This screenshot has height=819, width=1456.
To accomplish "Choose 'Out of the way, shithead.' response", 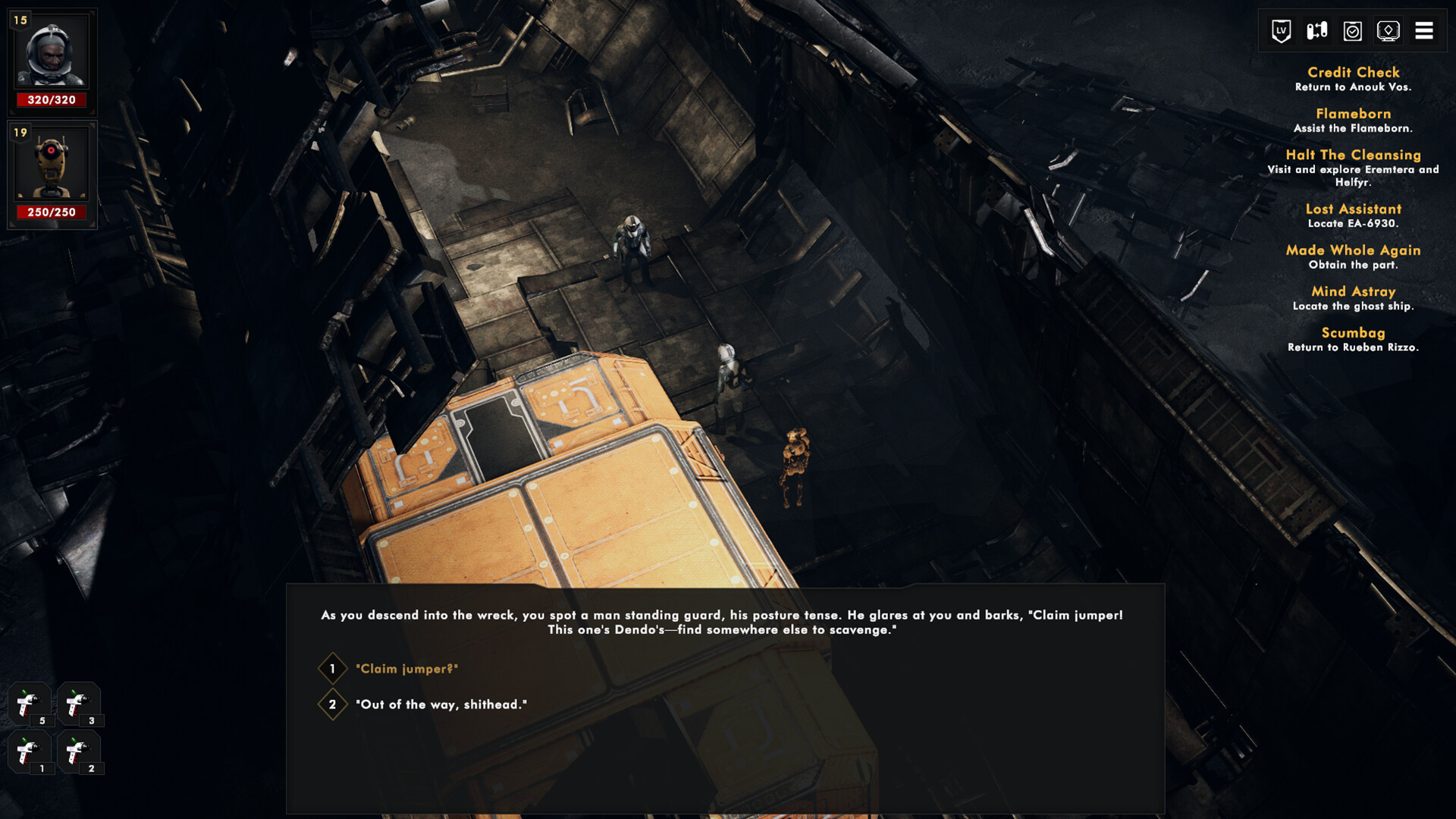I will pos(440,704).
